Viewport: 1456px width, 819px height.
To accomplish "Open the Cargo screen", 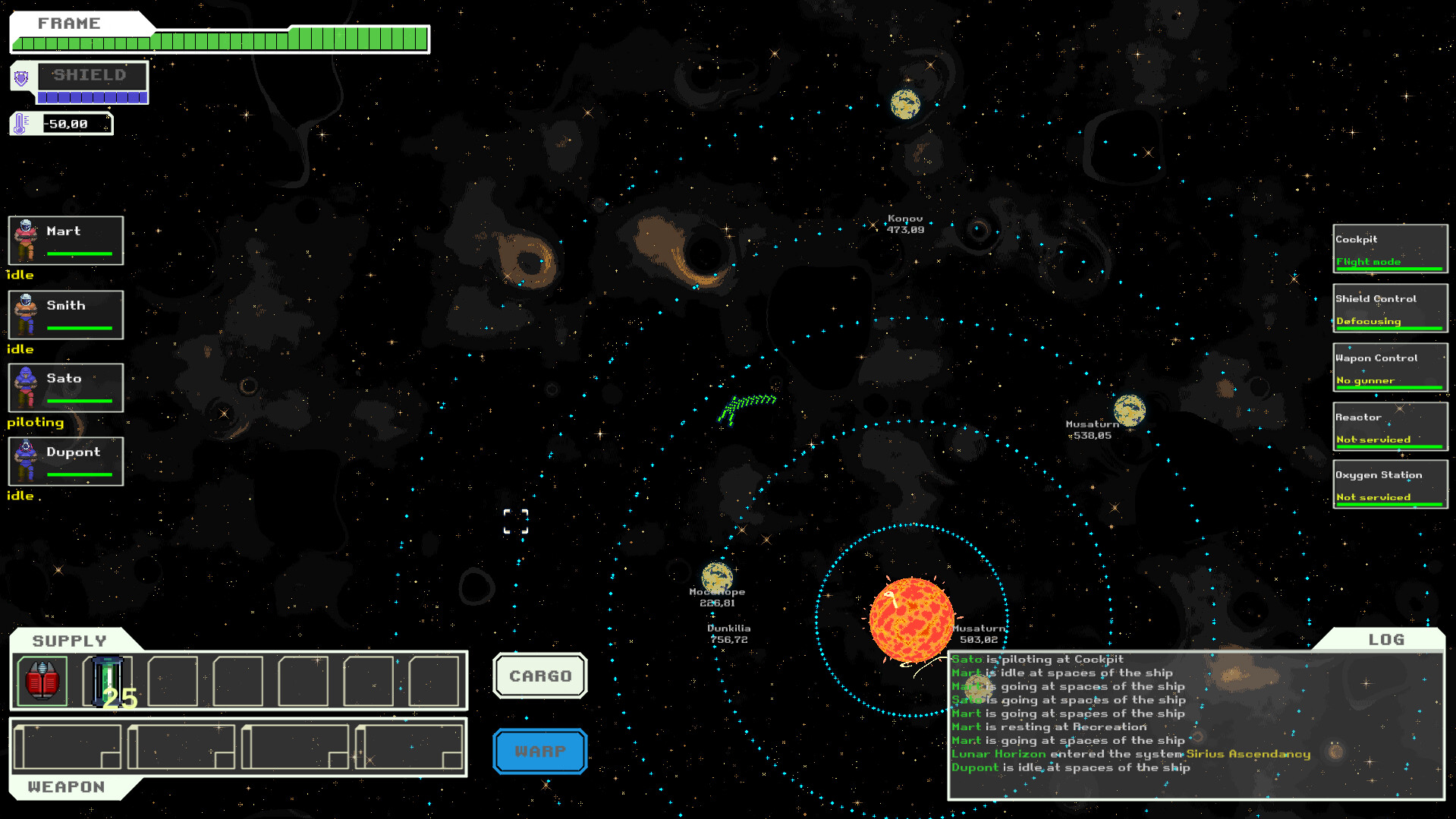I will pos(539,676).
